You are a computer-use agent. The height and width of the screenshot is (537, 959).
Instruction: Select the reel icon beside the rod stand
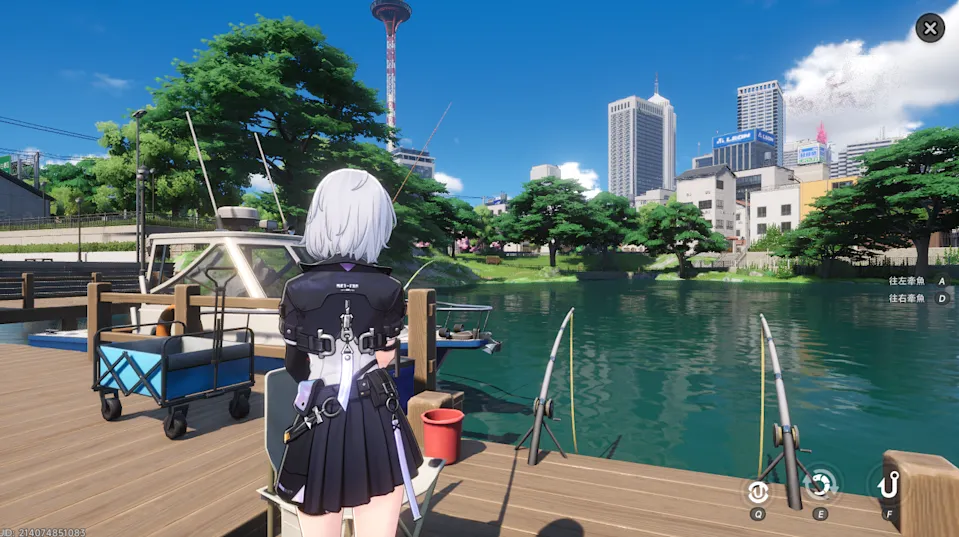[x=757, y=491]
